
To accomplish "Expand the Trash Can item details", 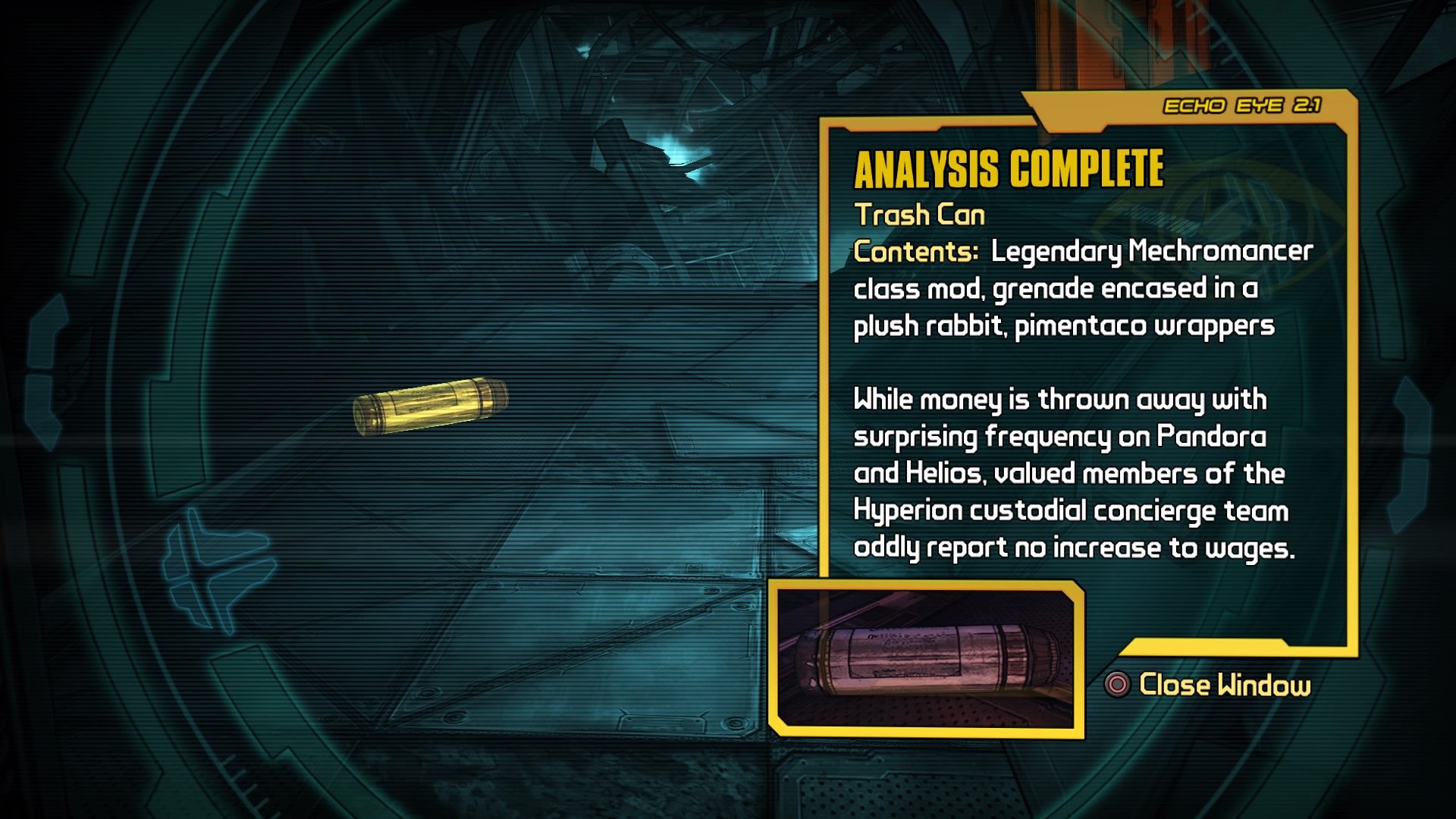I will (x=920, y=216).
